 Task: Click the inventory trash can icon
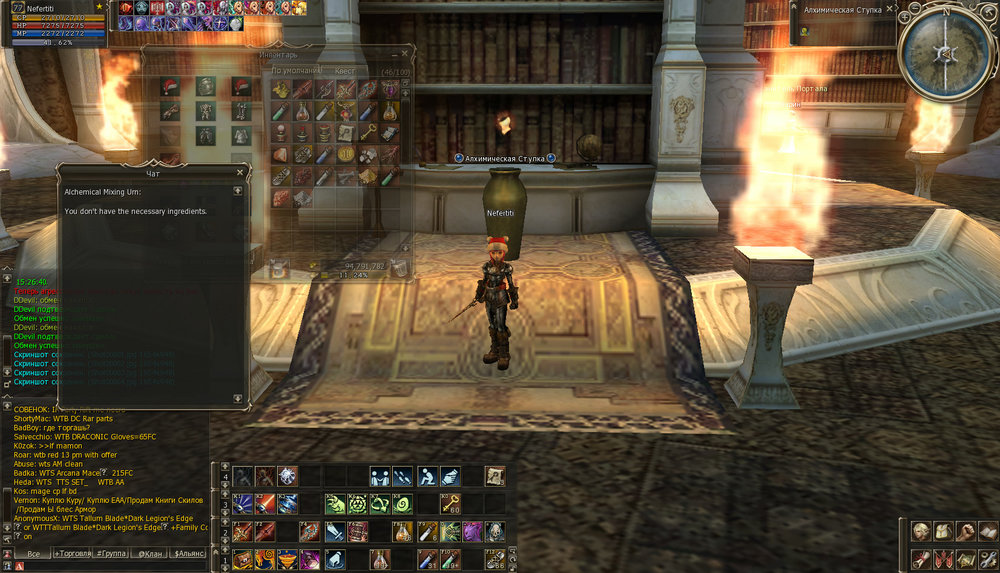398,266
